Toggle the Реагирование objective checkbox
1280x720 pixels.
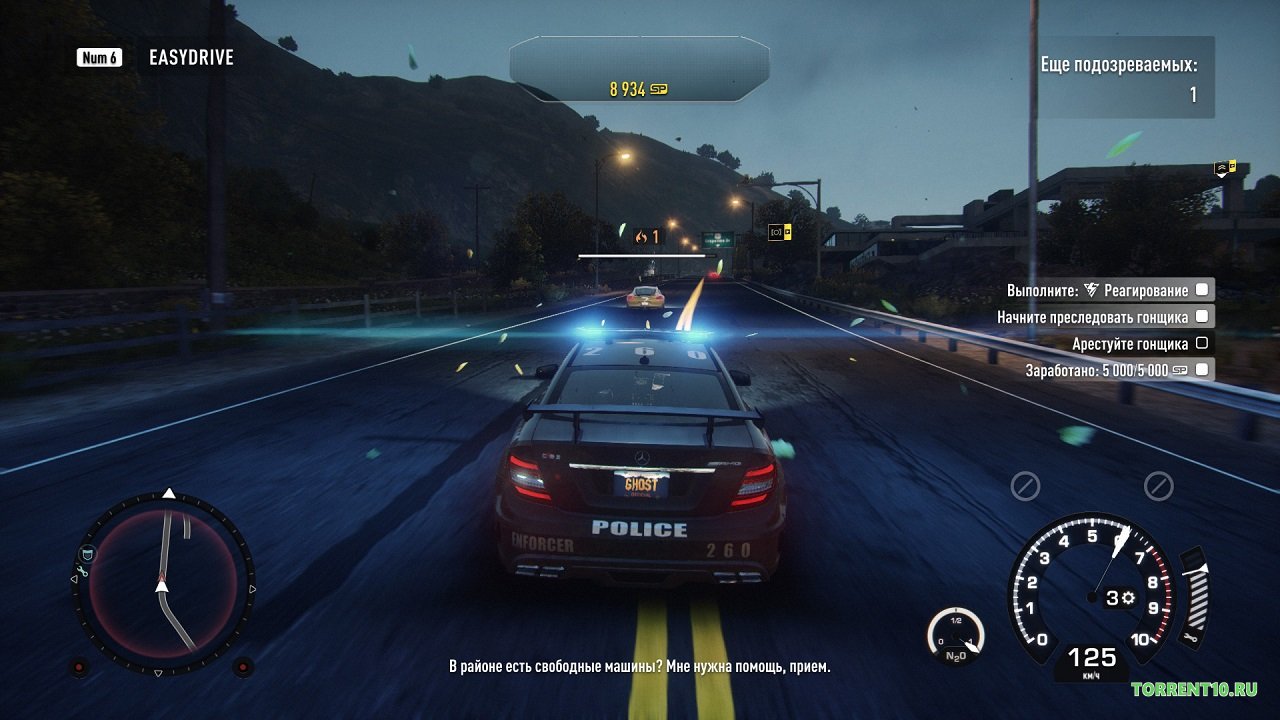pos(1202,290)
